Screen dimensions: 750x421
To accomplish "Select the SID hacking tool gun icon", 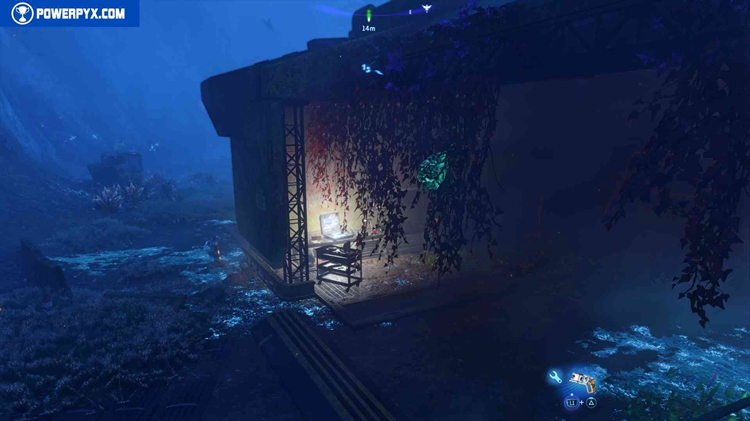I will point(582,380).
